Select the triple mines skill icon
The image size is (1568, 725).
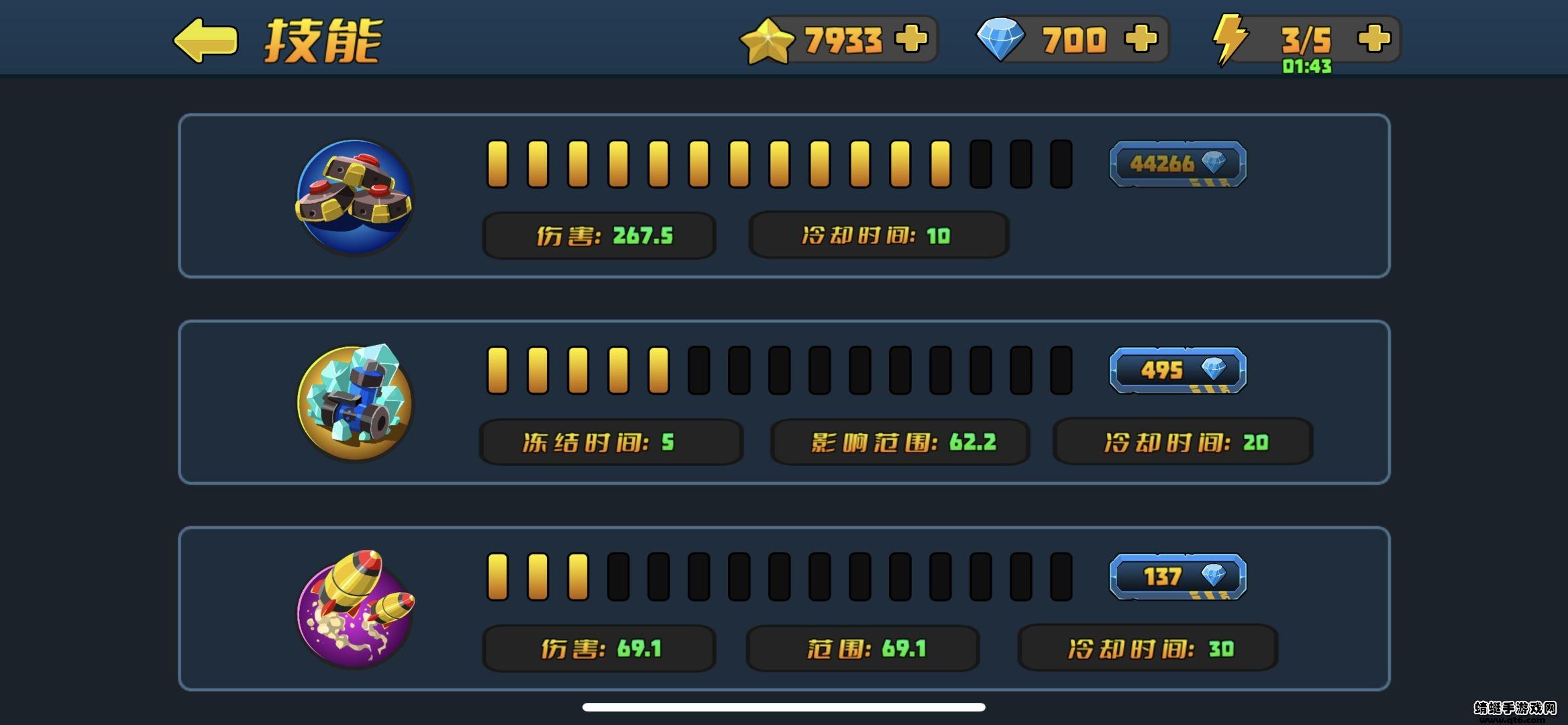click(354, 196)
